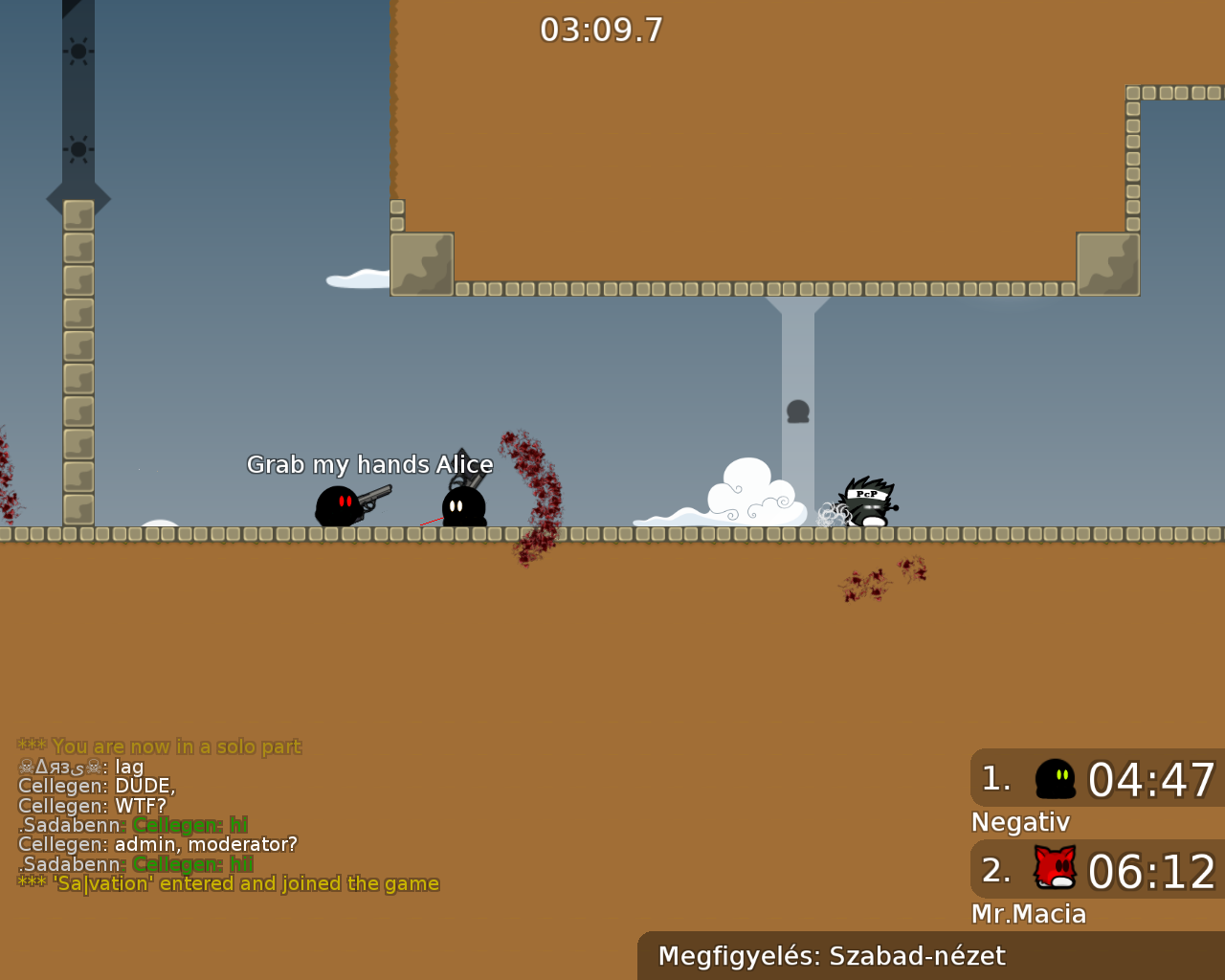The height and width of the screenshot is (980, 1225).
Task: Open Mr.Macia's scoreboard name label
Action: coord(1029,914)
